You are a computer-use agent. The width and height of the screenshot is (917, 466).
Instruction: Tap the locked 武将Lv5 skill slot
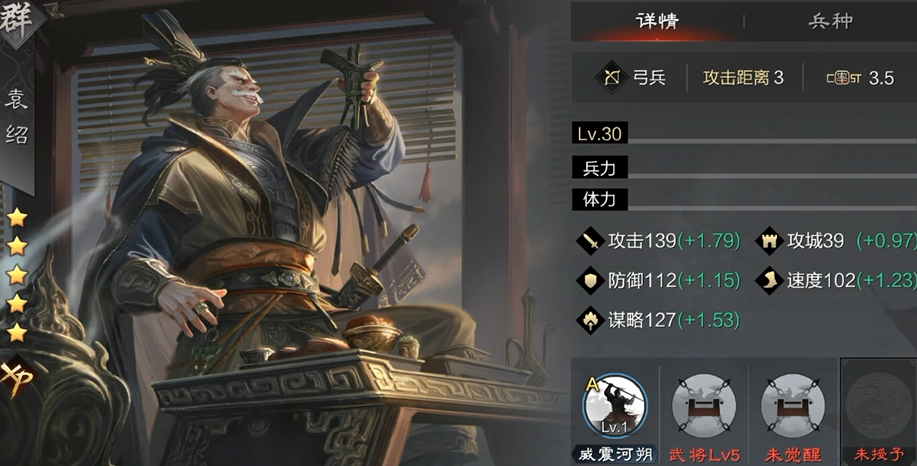[703, 407]
